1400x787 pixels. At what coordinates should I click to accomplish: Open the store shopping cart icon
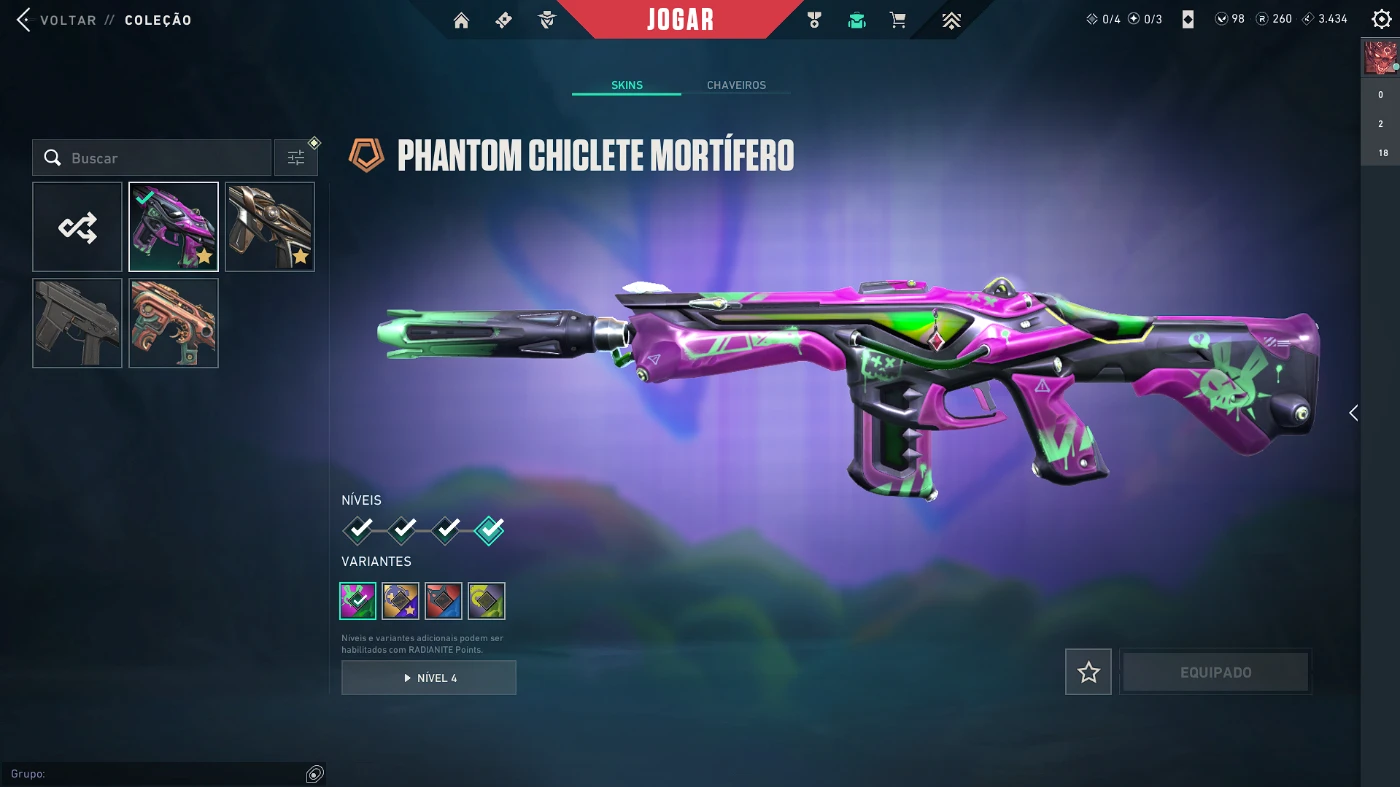click(x=898, y=20)
